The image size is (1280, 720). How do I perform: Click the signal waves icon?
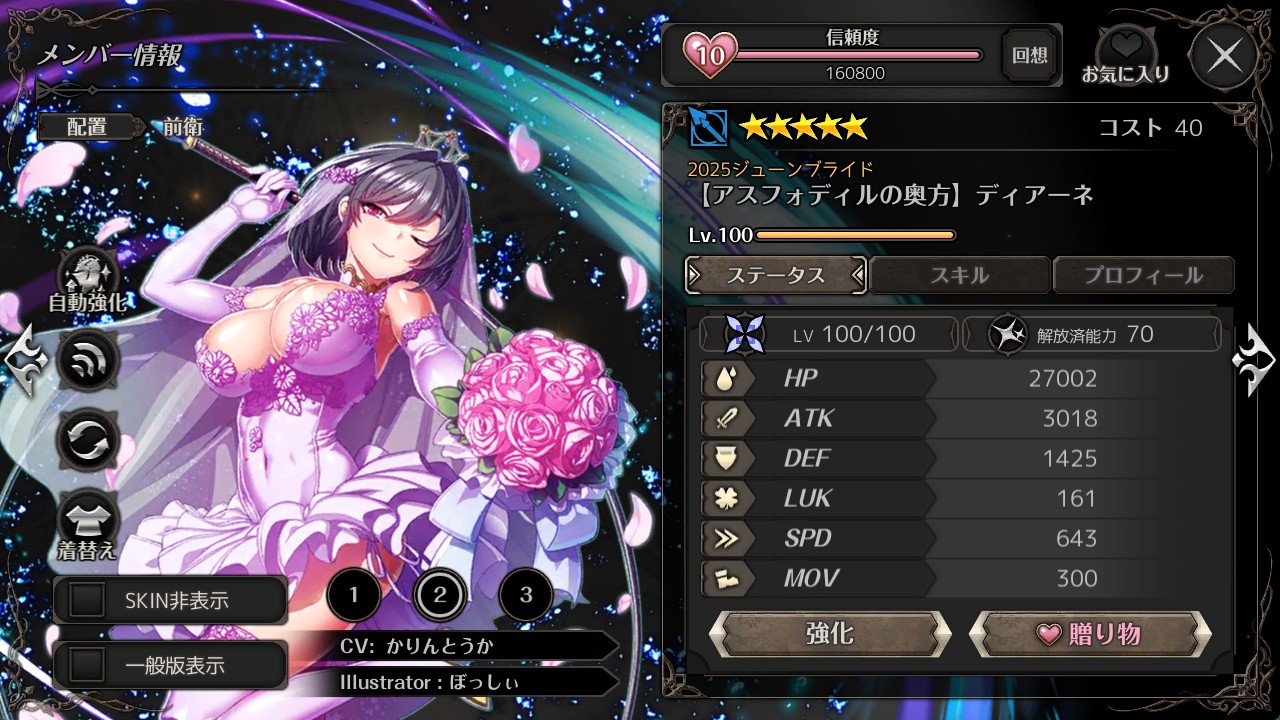coord(88,359)
